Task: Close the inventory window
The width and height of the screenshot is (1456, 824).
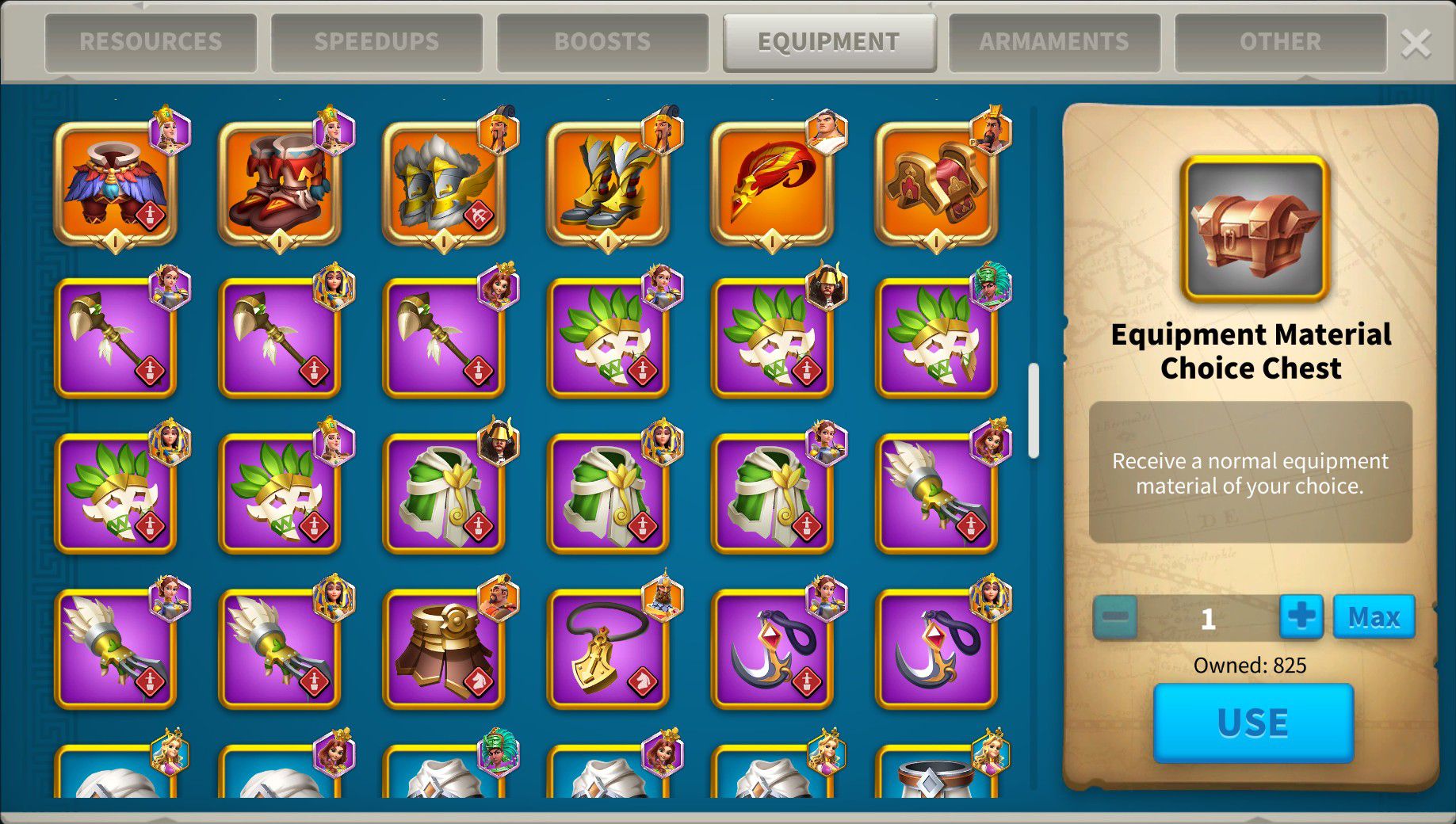Action: [1416, 44]
